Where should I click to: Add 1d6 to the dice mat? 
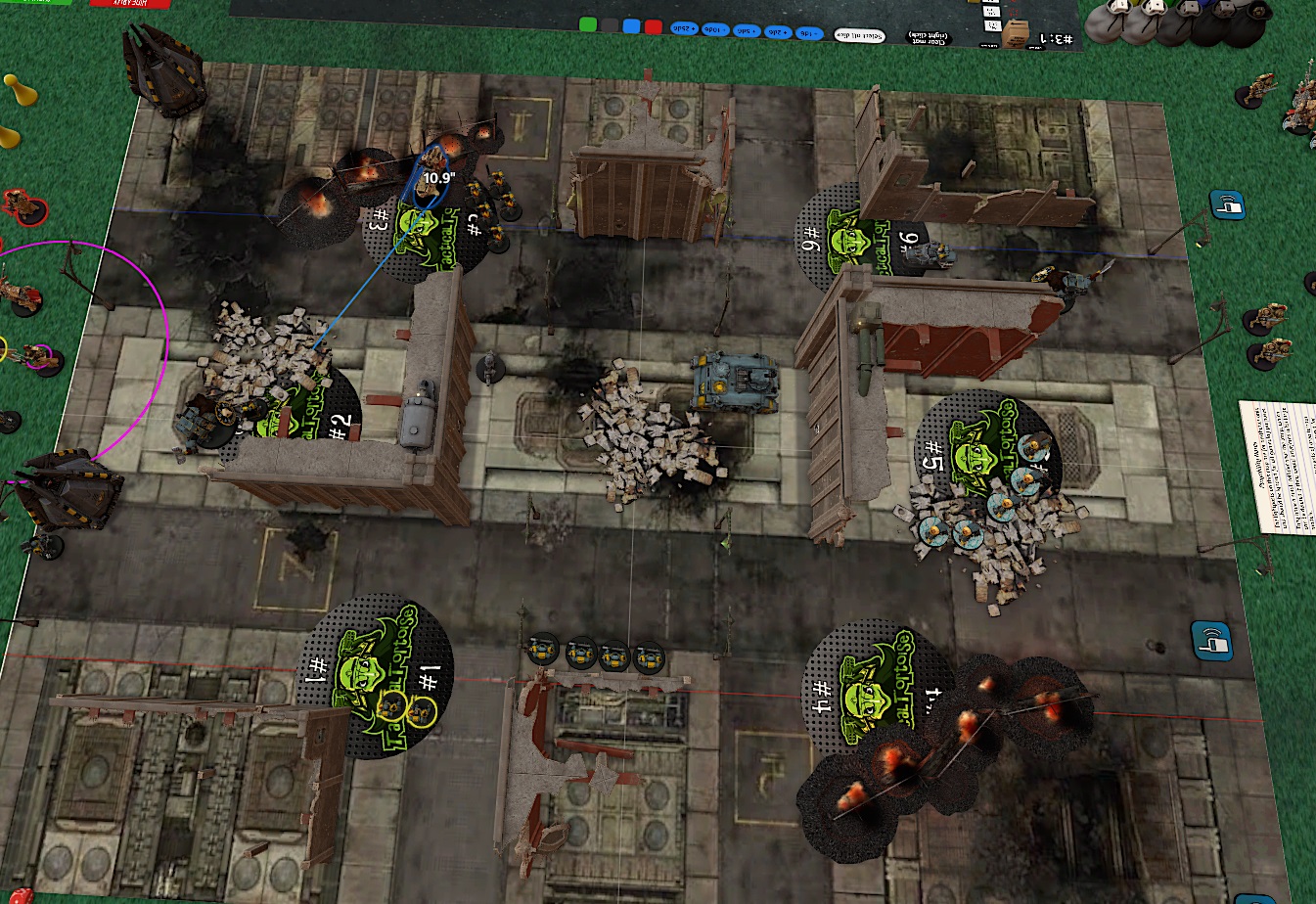coord(808,33)
